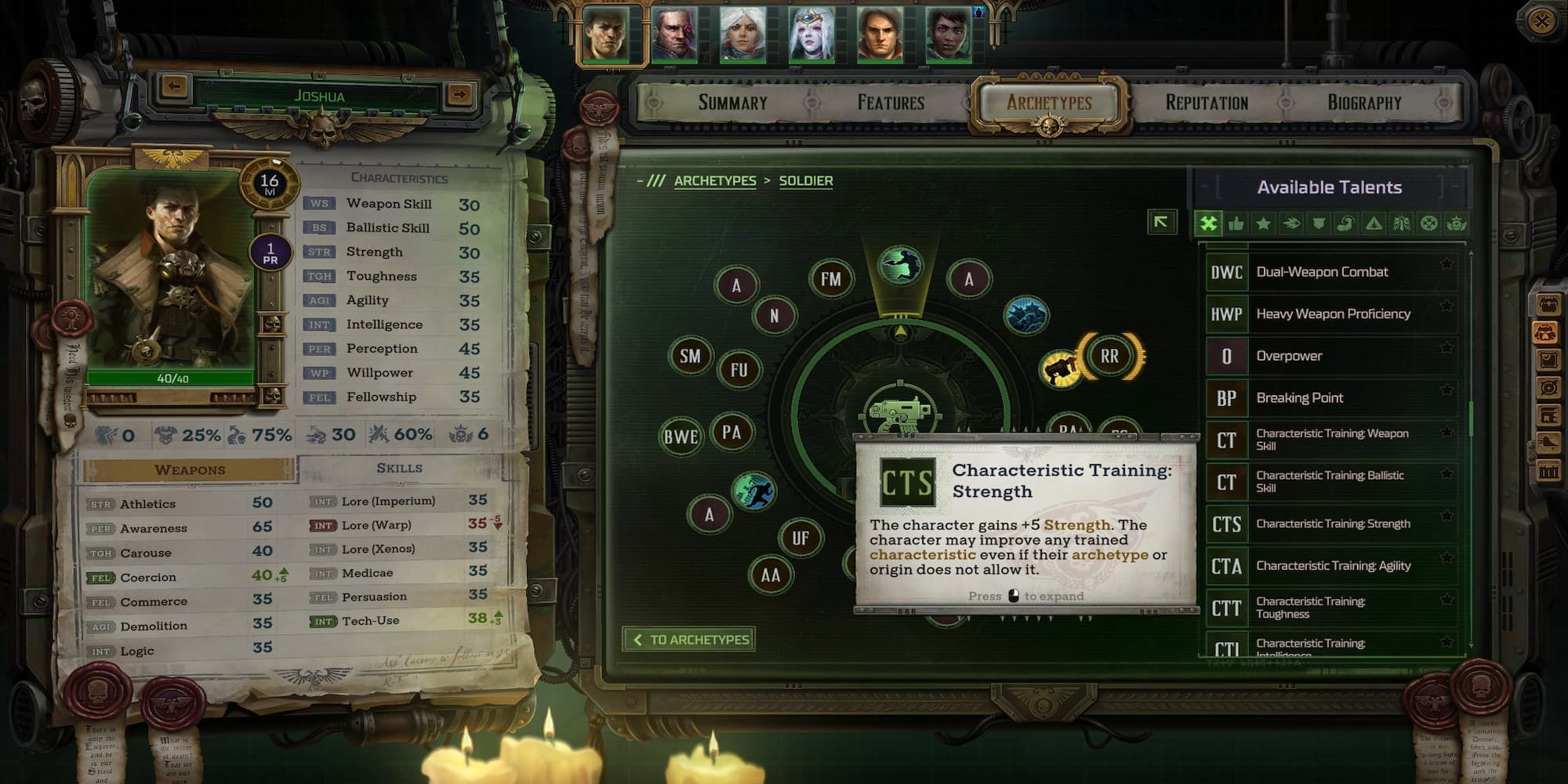Select the thumbs-up talent filter icon
This screenshot has height=784, width=1568.
(x=1236, y=223)
